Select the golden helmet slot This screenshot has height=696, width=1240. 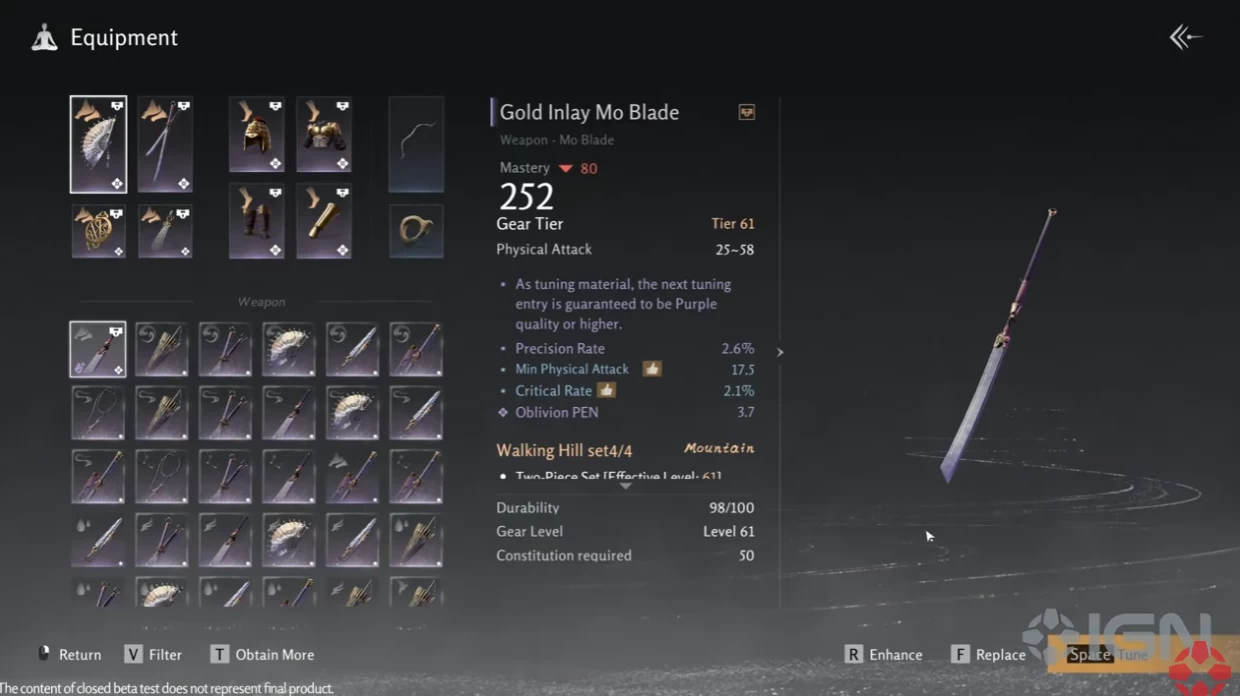tap(256, 135)
